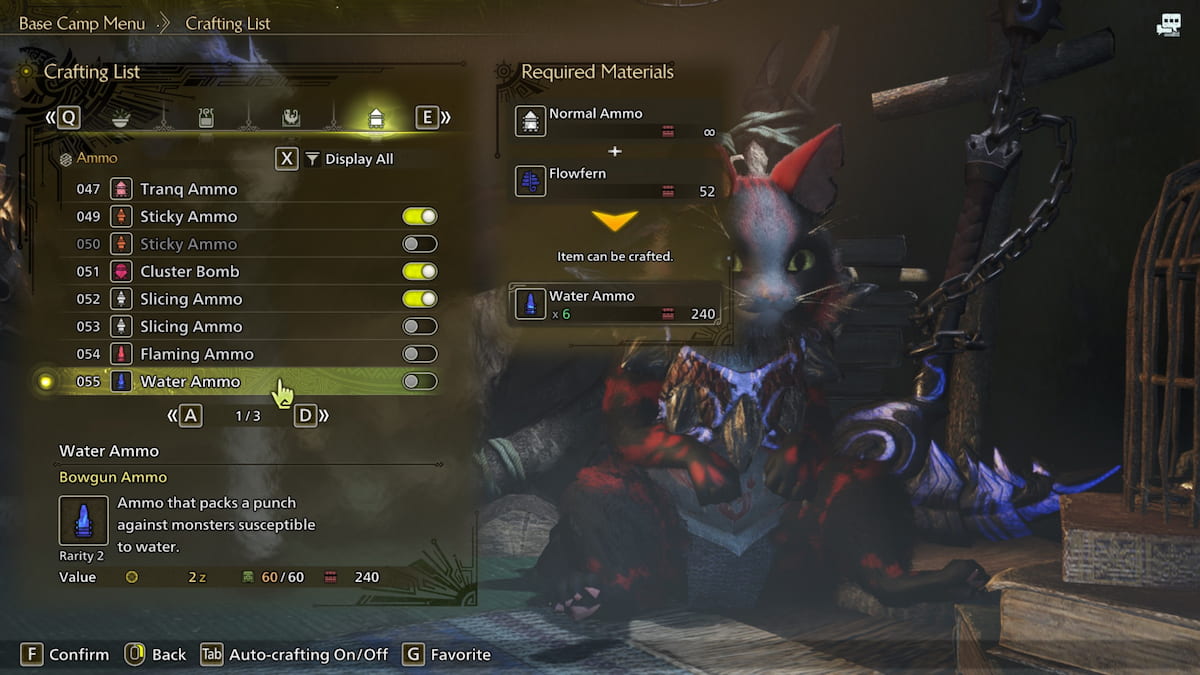
Task: Toggle auto-crafting on for Water Ammo
Action: (x=420, y=381)
